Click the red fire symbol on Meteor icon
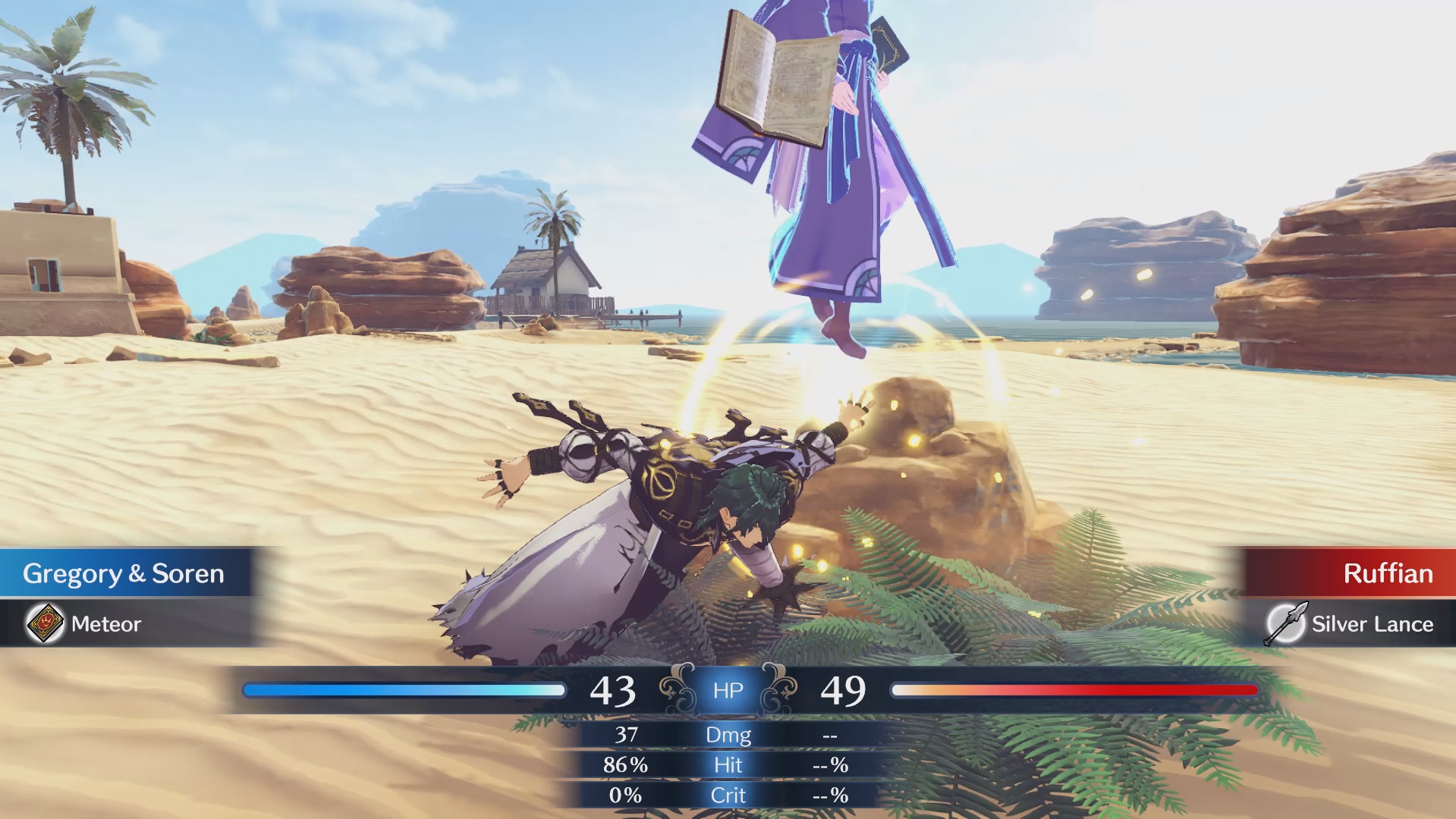This screenshot has width=1456, height=819. click(x=46, y=623)
